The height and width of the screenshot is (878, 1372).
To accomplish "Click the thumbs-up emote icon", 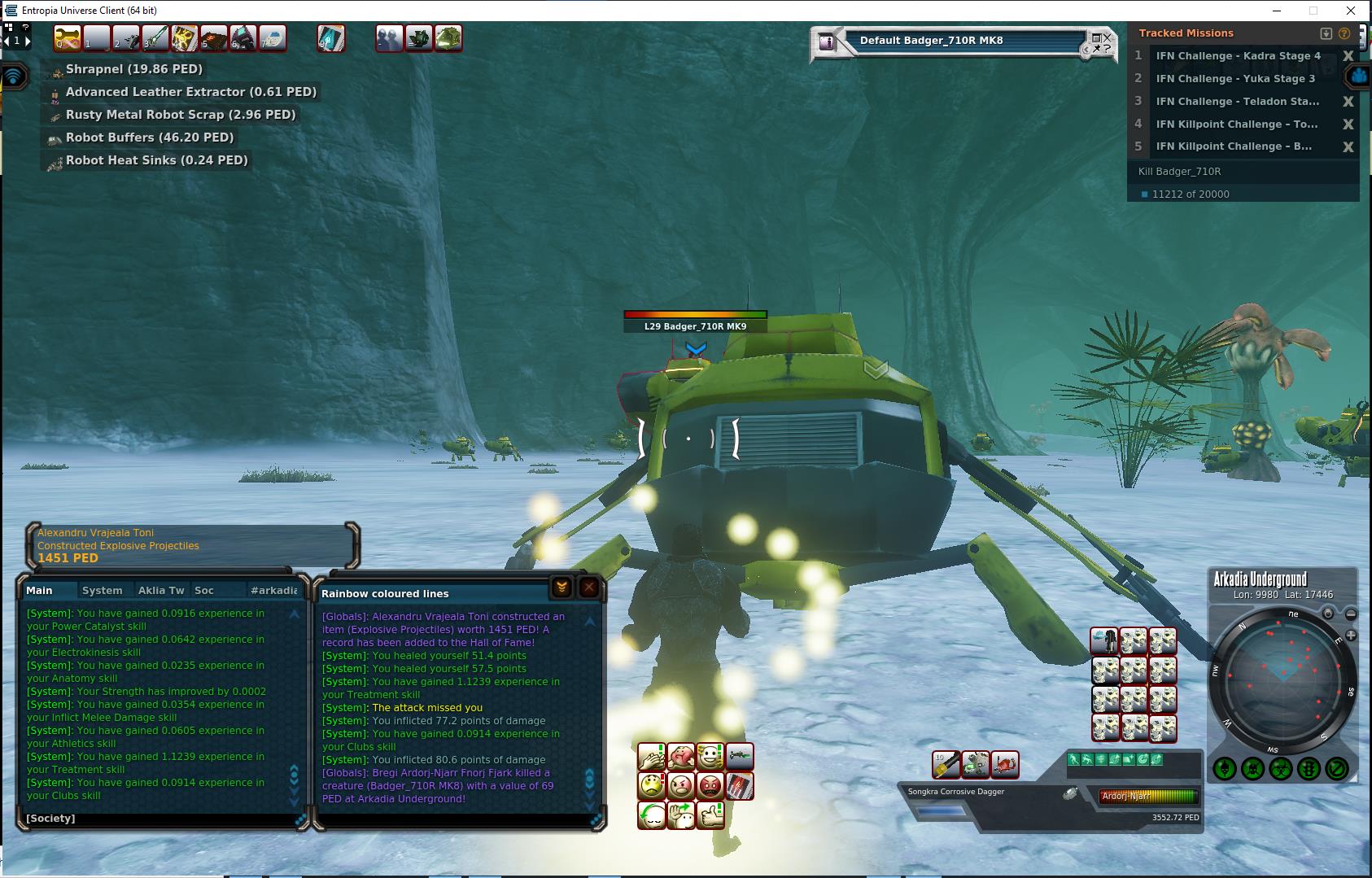I will coord(710,815).
